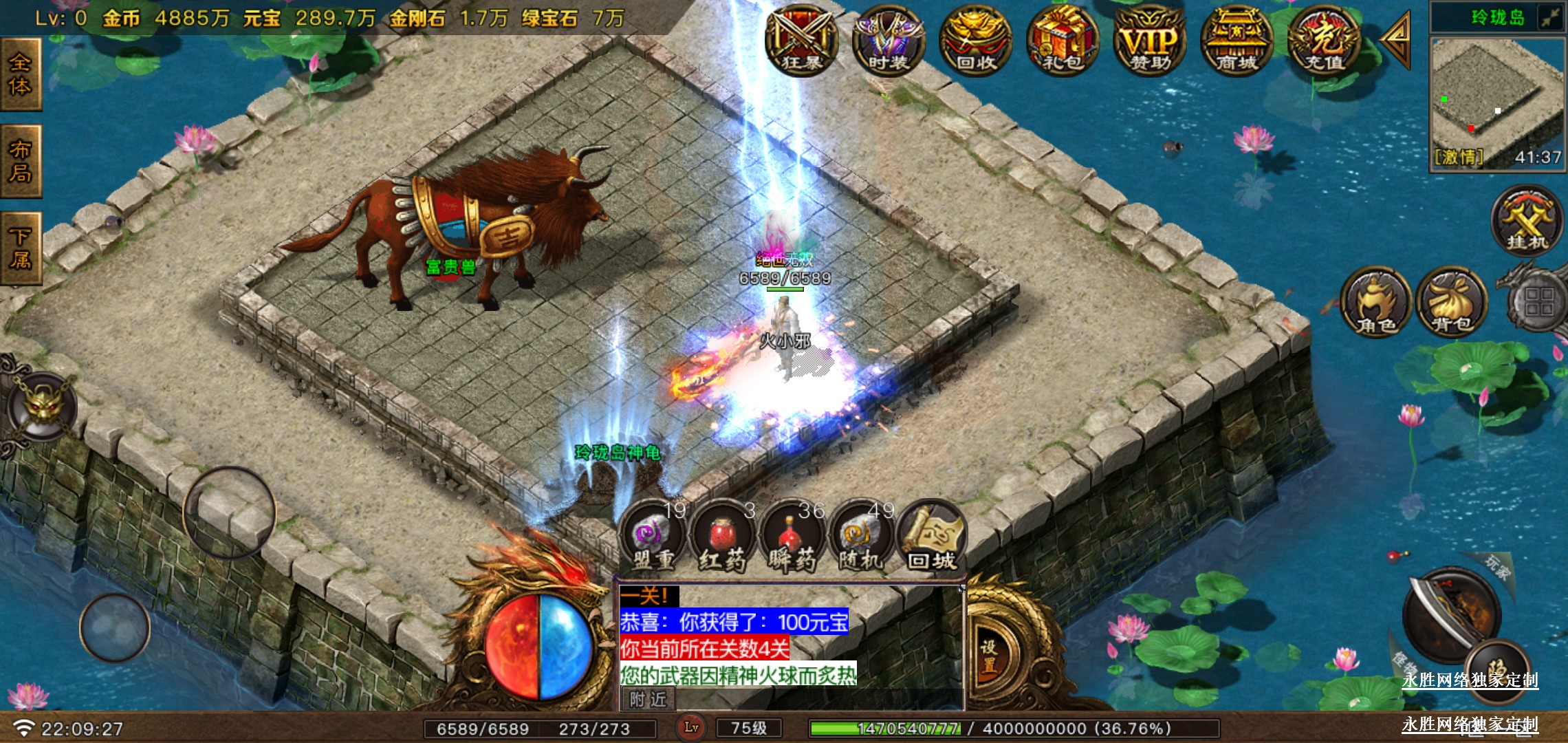Open the 商城 shop
Screen dimensions: 1568x743
point(1237,43)
